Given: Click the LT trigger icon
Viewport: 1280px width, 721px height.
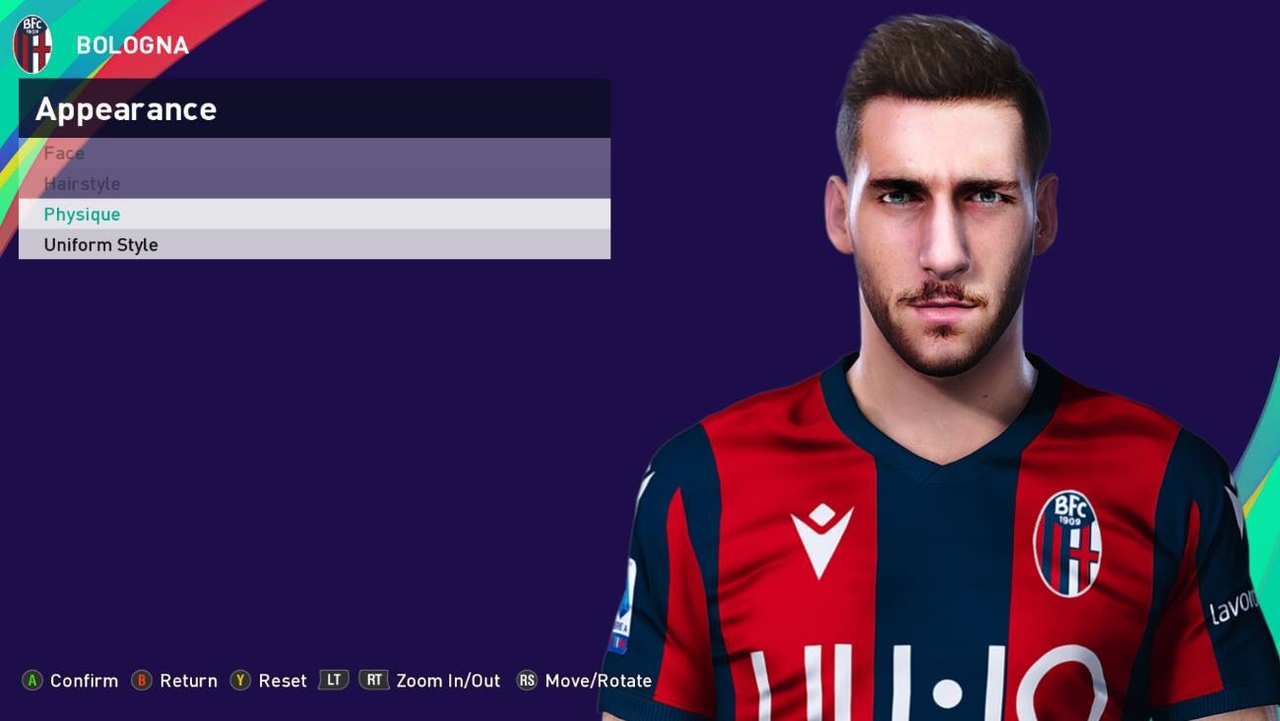Looking at the screenshot, I should 334,680.
